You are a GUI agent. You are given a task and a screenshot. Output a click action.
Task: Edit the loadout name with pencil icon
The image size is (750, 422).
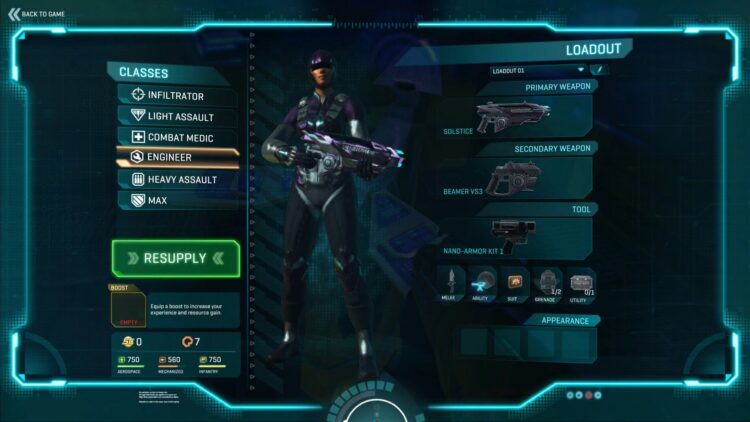600,70
